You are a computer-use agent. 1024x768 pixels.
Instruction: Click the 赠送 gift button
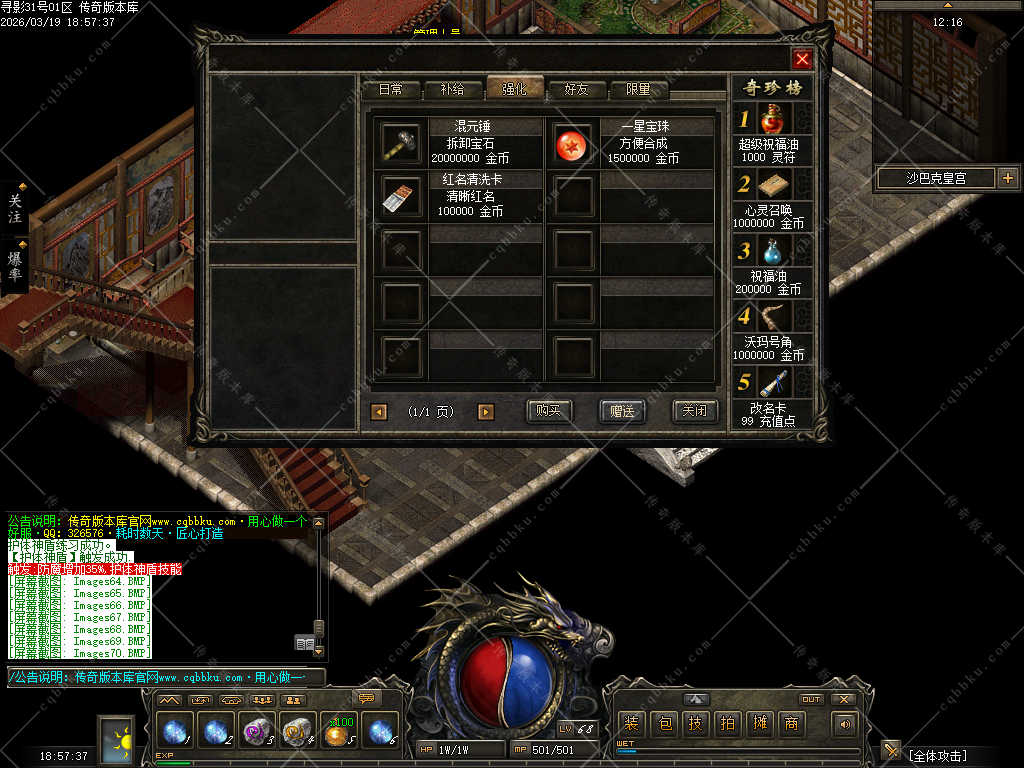click(x=622, y=411)
